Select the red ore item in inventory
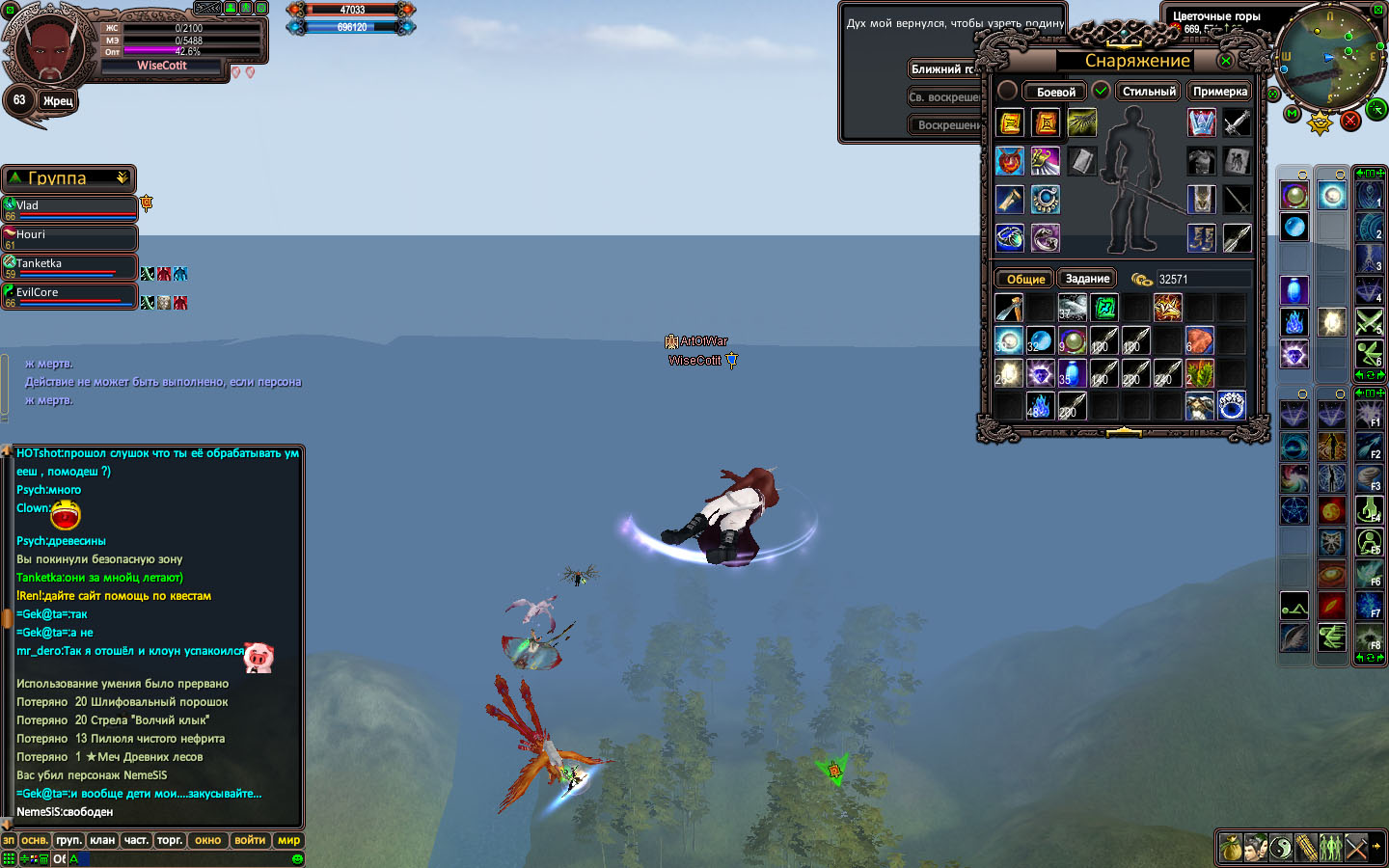1389x868 pixels. coord(1199,341)
